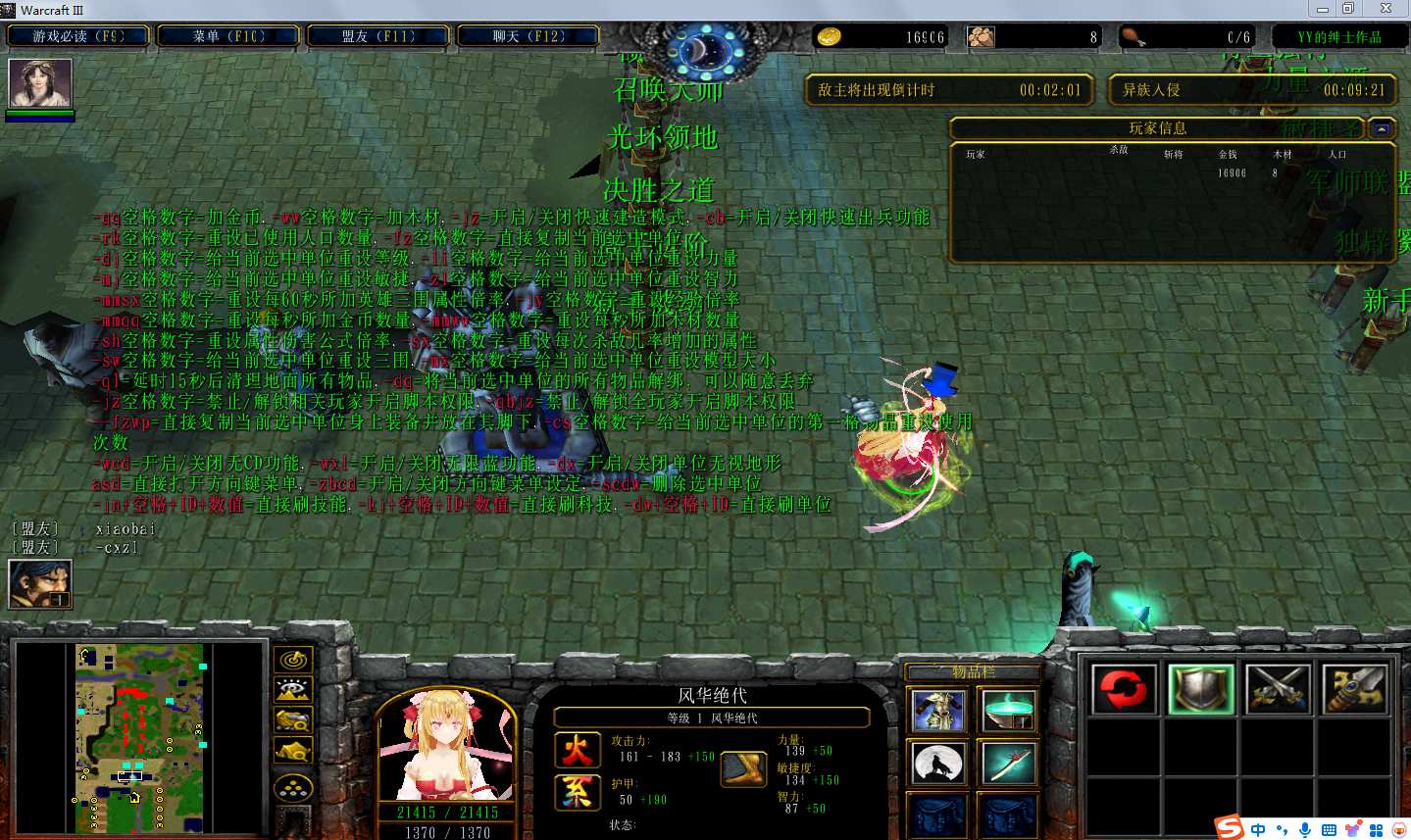Select the red-tipped spear inventory item
This screenshot has width=1411, height=840.
tap(1007, 764)
